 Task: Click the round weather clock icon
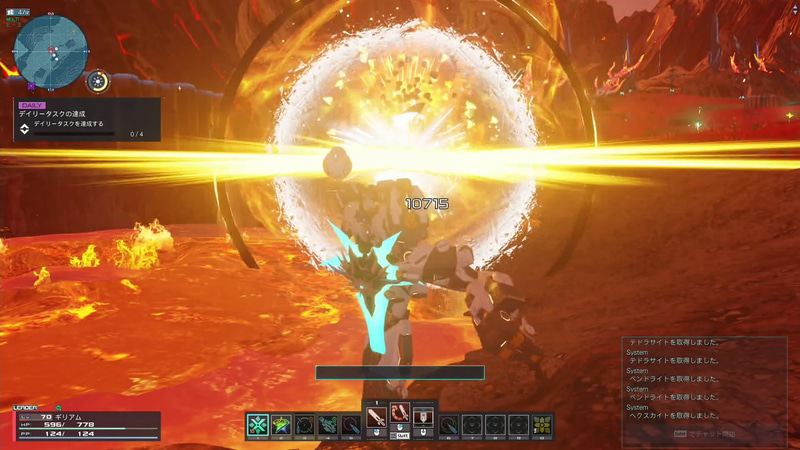pos(98,82)
